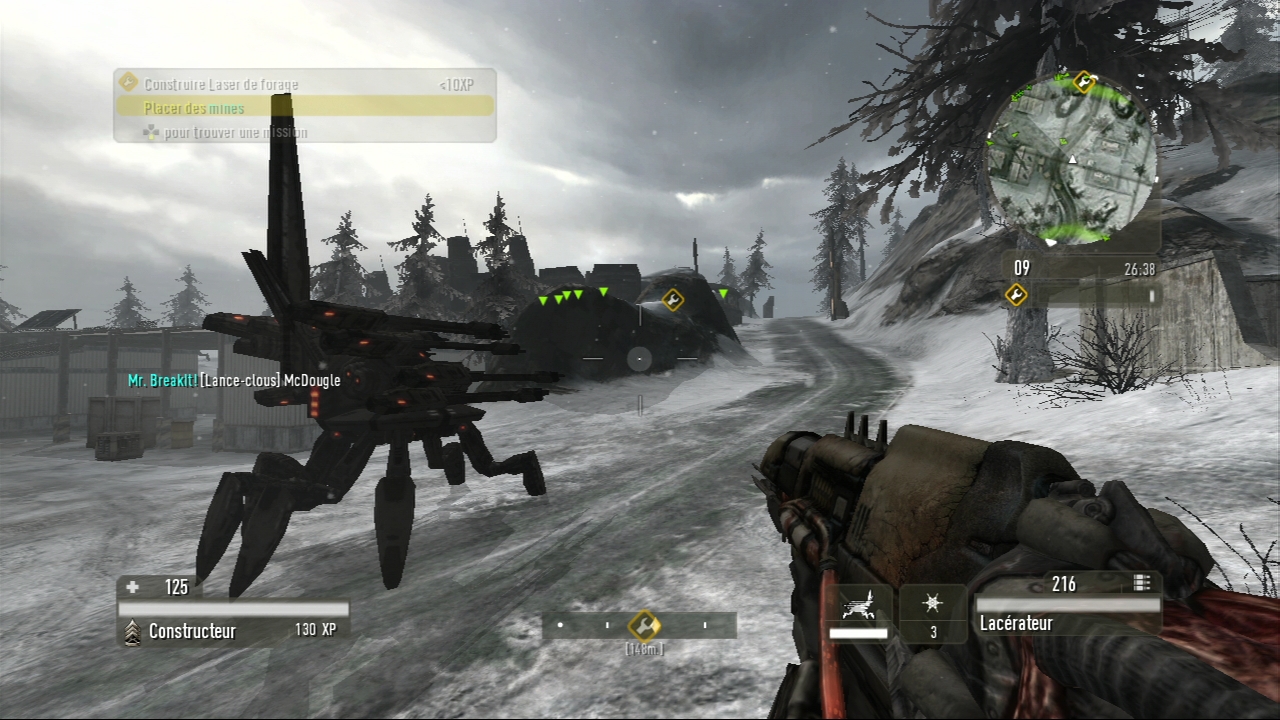Select the deployable turret icon

(858, 606)
